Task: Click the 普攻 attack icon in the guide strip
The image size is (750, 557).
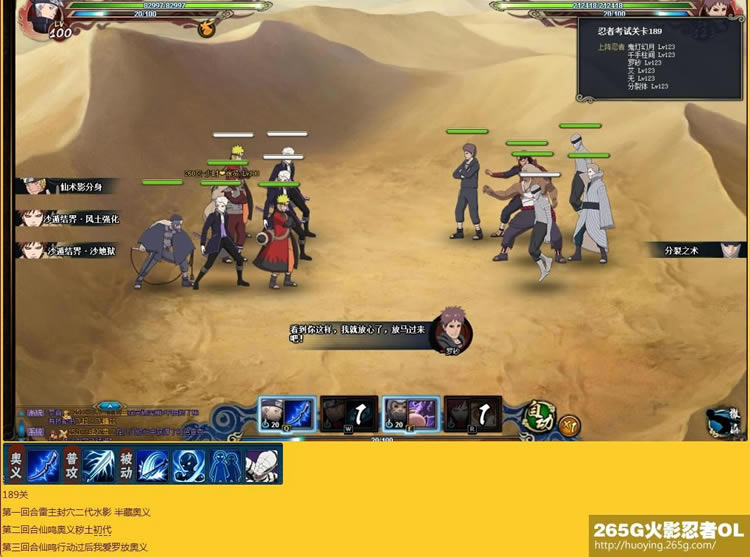Action: tap(72, 465)
